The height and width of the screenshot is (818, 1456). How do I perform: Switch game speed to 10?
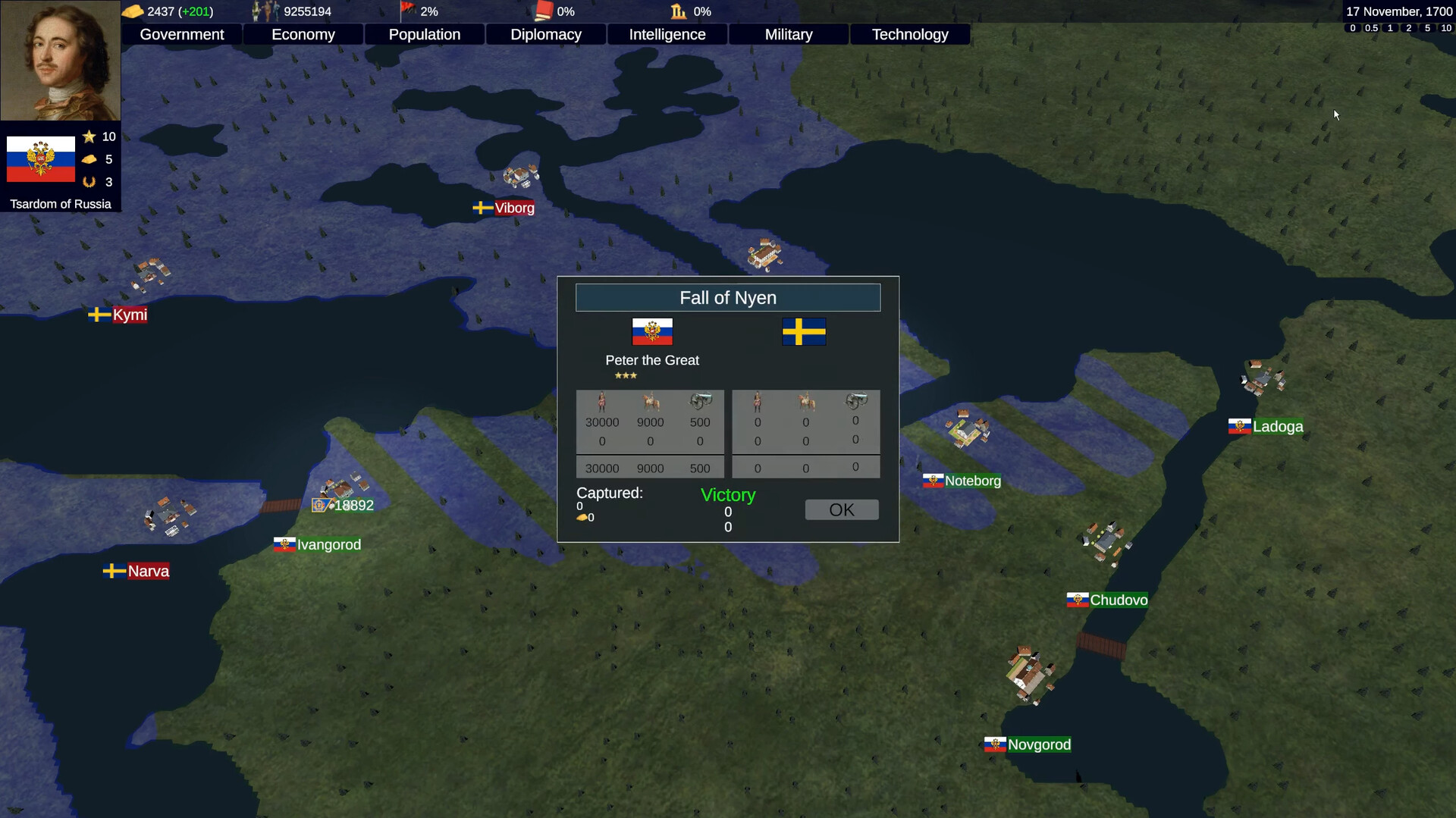[1445, 27]
